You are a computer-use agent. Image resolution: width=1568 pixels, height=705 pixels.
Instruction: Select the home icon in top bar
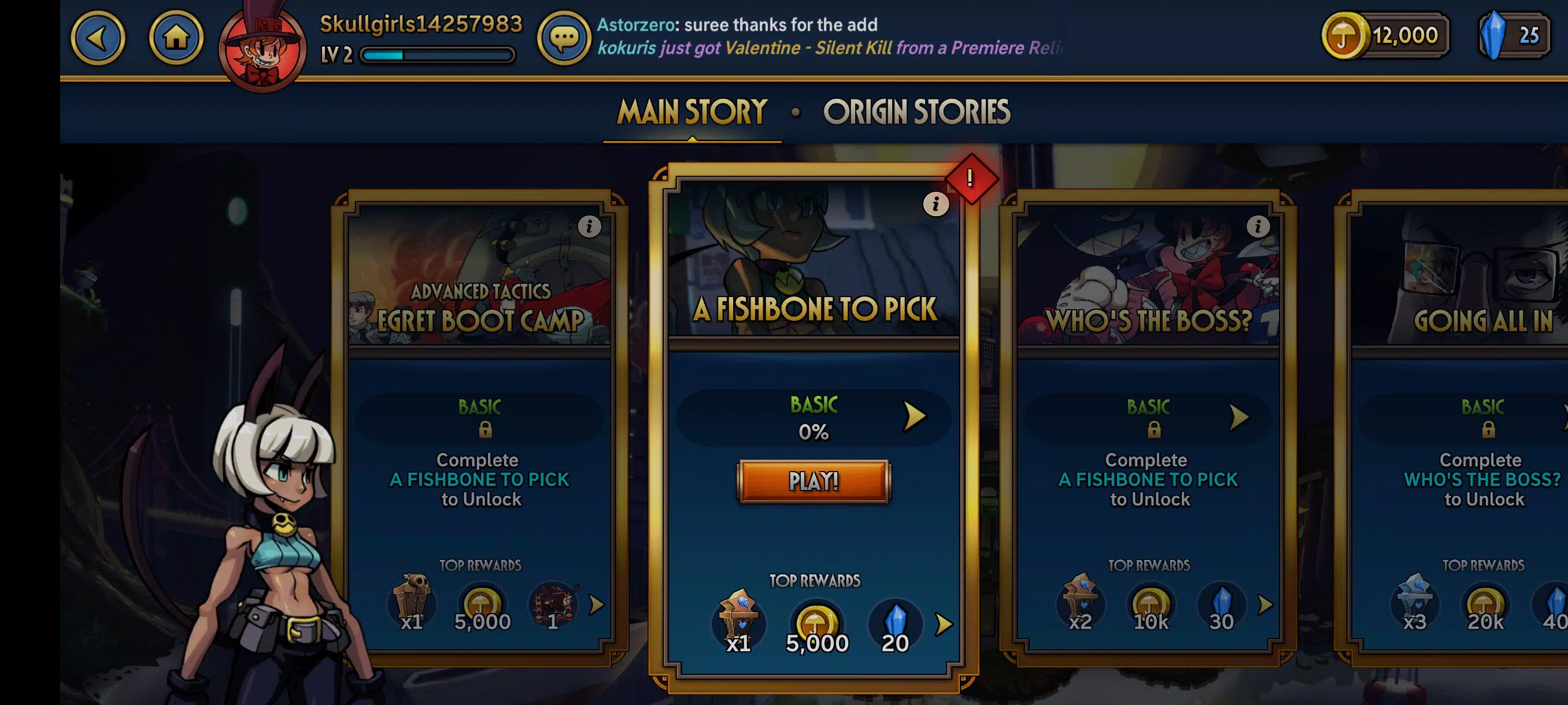177,37
